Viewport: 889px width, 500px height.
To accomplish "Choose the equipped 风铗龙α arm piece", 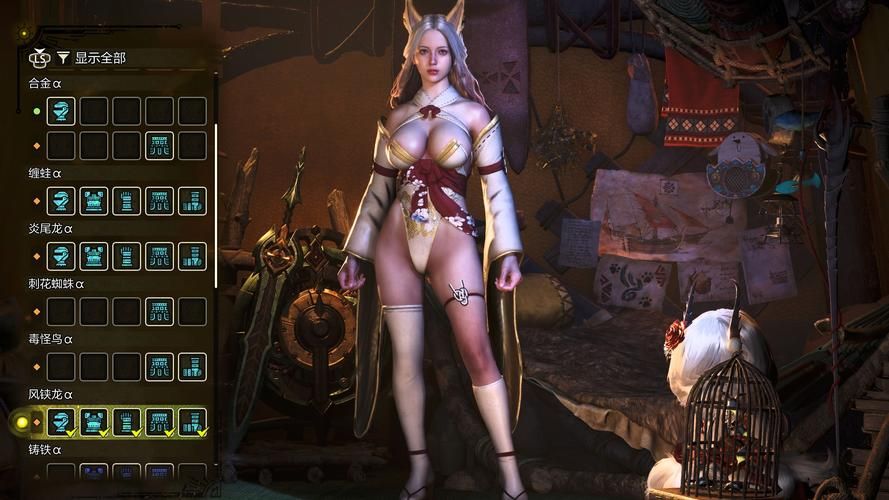I will [127, 422].
